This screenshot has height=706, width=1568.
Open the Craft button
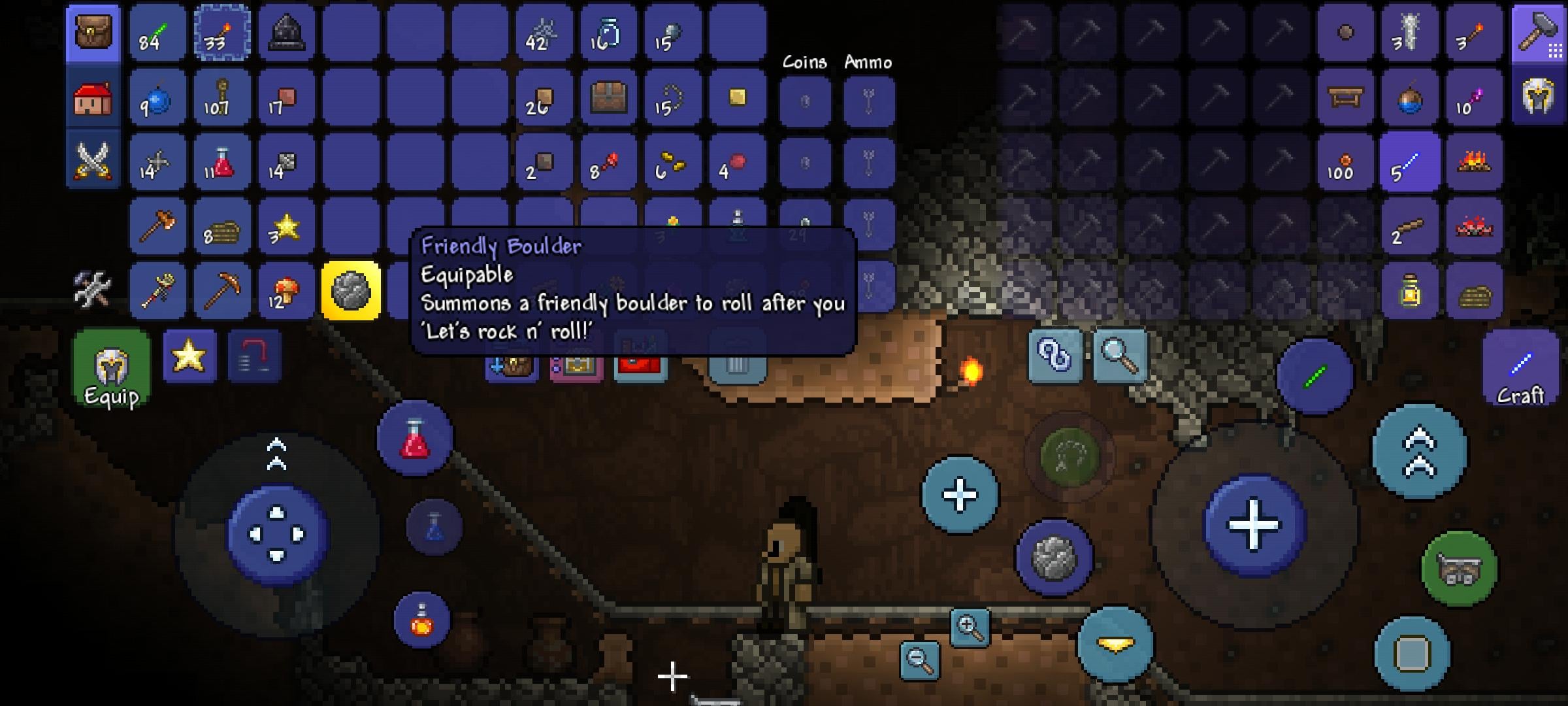click(x=1520, y=369)
